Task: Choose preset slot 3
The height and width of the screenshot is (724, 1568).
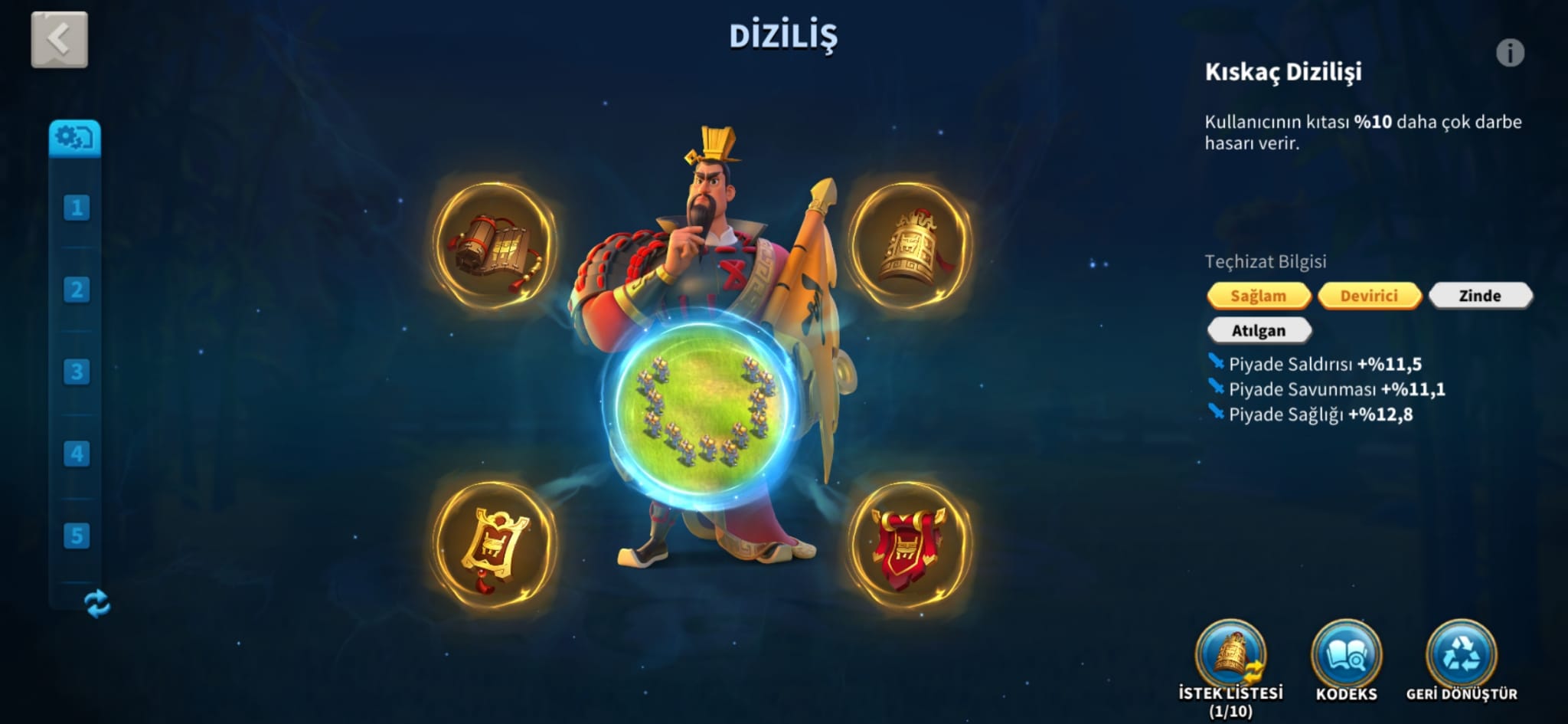Action: click(x=77, y=372)
